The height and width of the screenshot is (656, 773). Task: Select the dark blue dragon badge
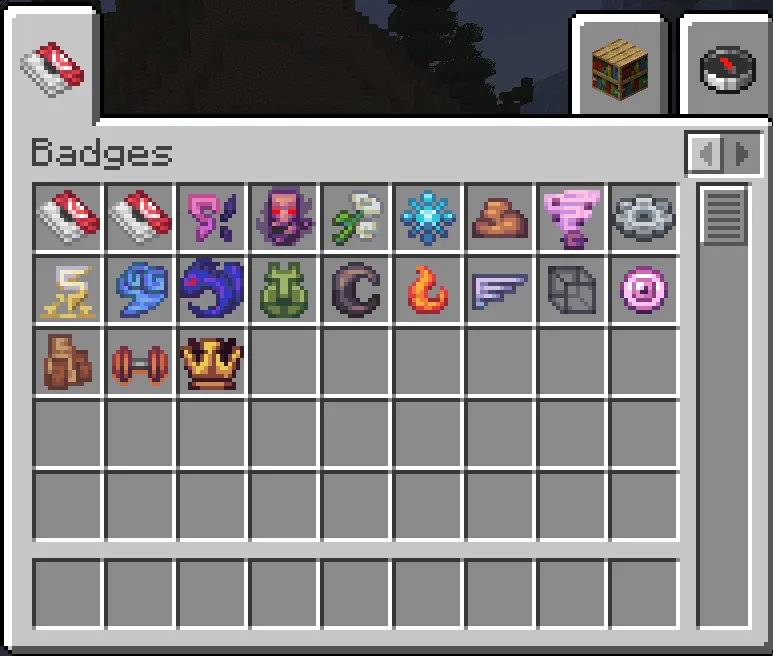pos(212,290)
